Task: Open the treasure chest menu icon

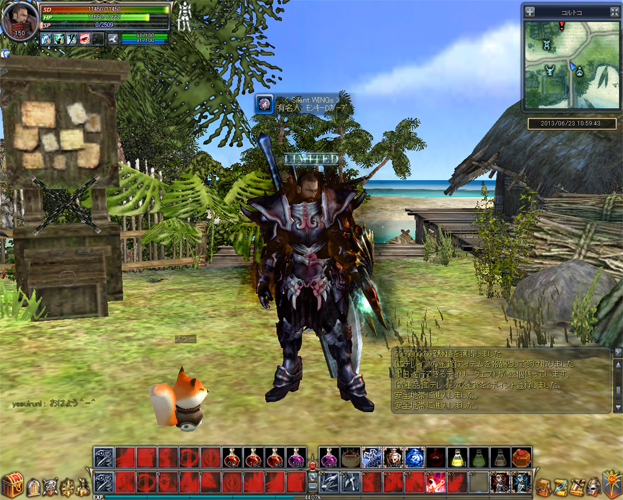Action: pos(13,487)
